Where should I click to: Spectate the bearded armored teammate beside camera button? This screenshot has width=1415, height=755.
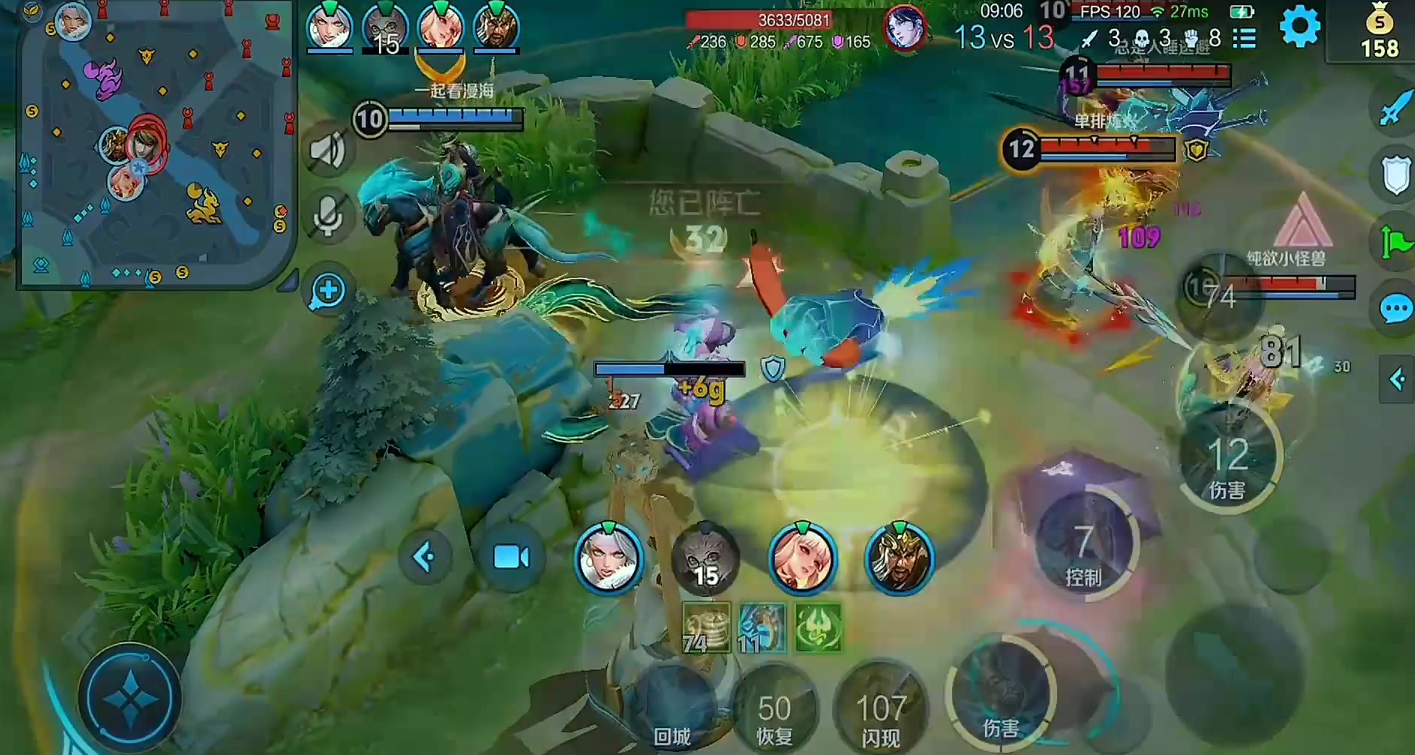click(x=899, y=557)
